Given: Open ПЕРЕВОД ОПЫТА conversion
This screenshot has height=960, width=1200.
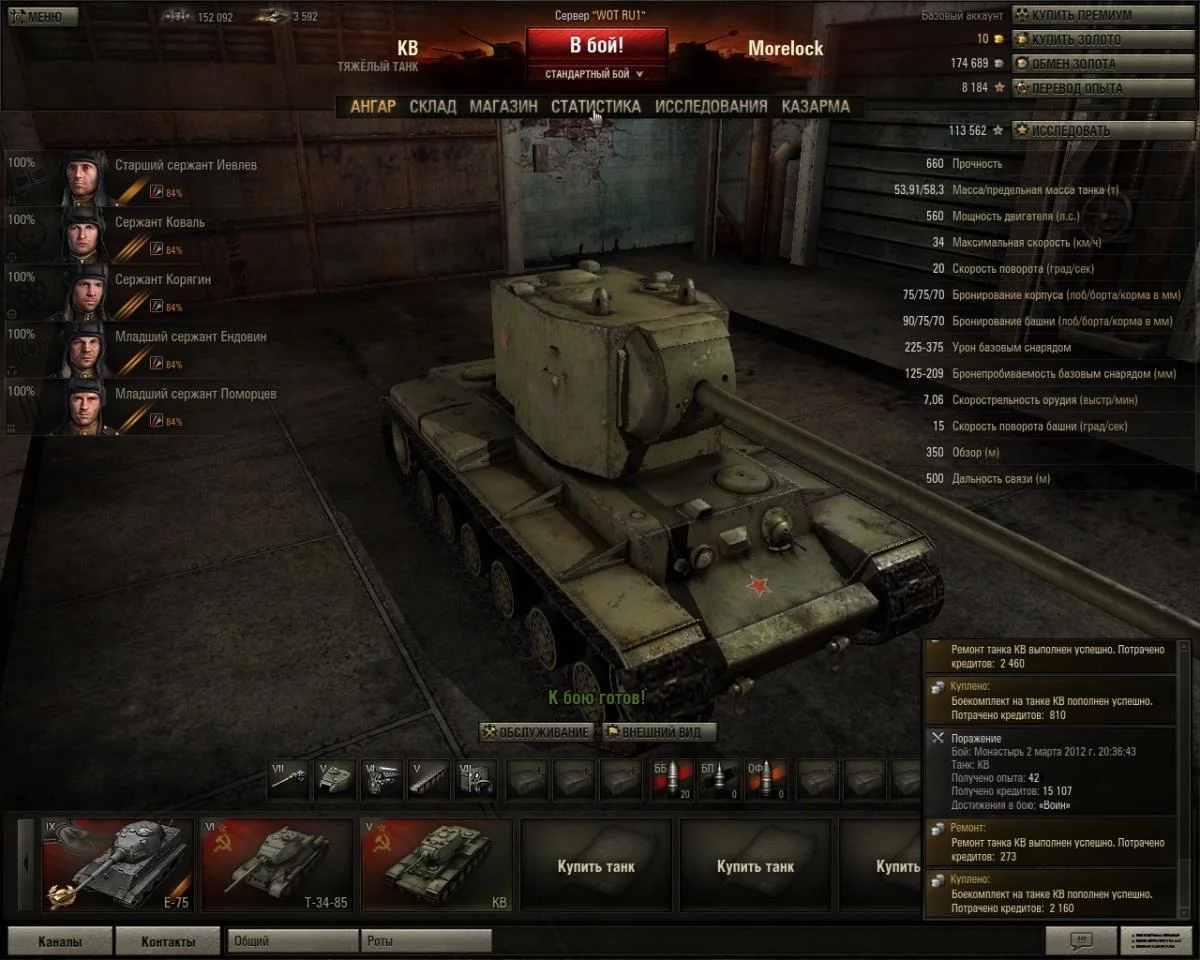Looking at the screenshot, I should point(1075,88).
